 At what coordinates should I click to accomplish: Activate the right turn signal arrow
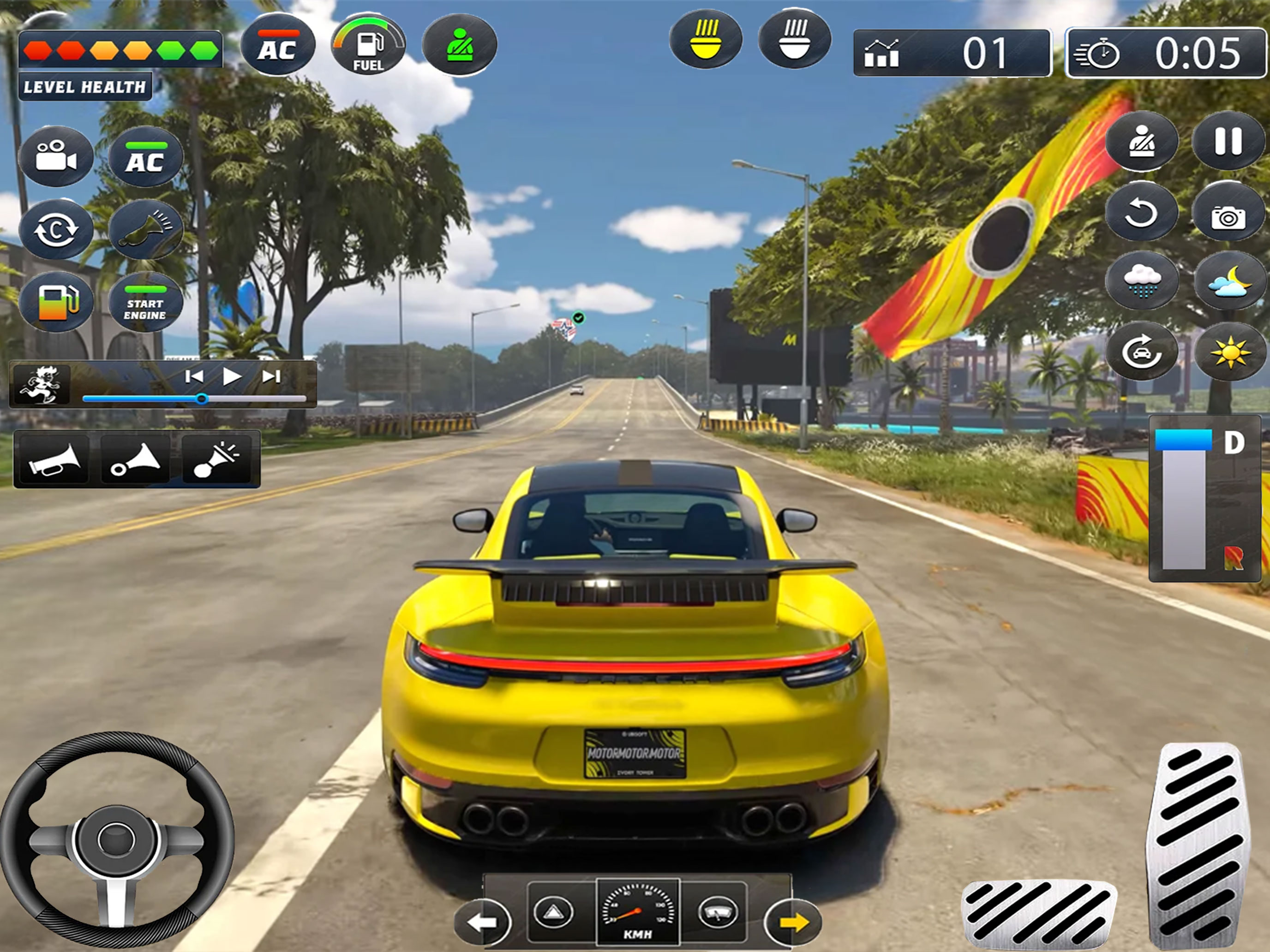click(793, 922)
